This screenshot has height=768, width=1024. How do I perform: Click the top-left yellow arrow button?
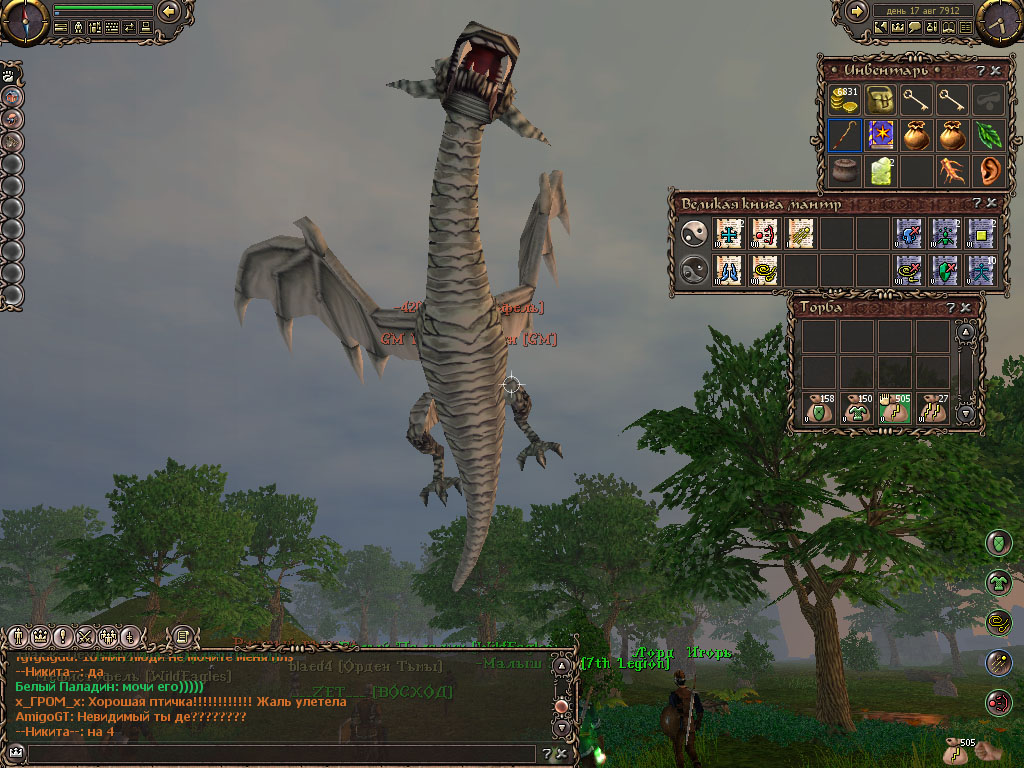(169, 11)
